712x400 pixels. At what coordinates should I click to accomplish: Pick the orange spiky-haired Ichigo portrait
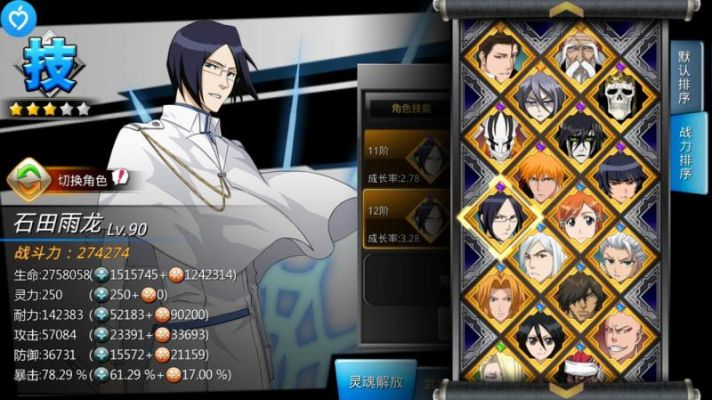click(537, 176)
